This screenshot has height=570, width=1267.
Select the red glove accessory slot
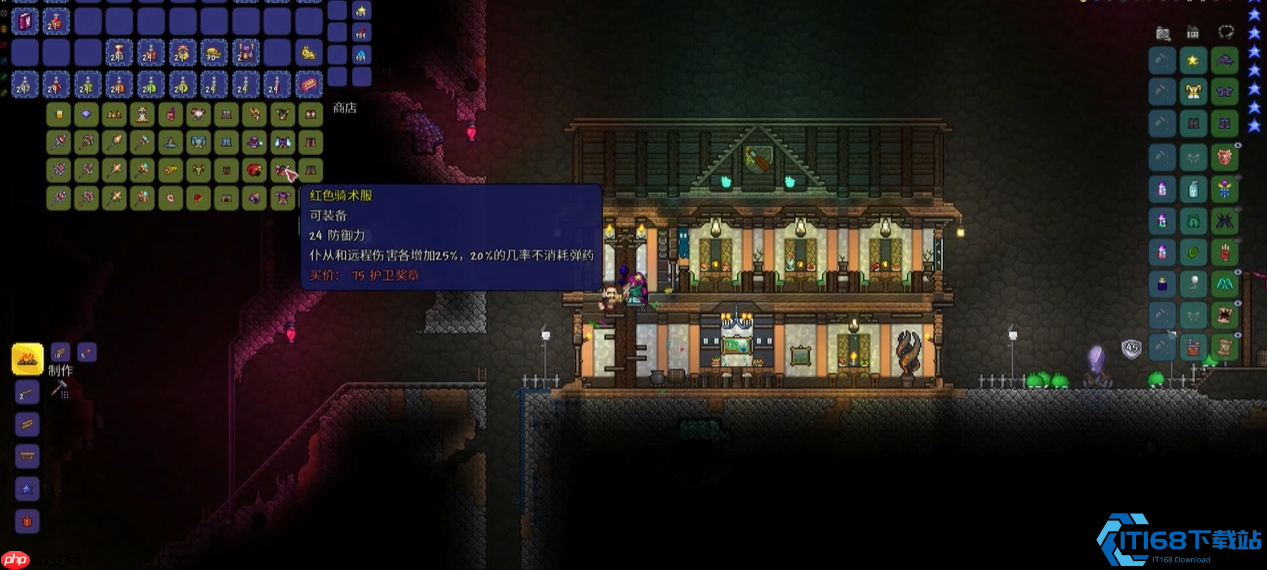pyautogui.click(x=1225, y=251)
